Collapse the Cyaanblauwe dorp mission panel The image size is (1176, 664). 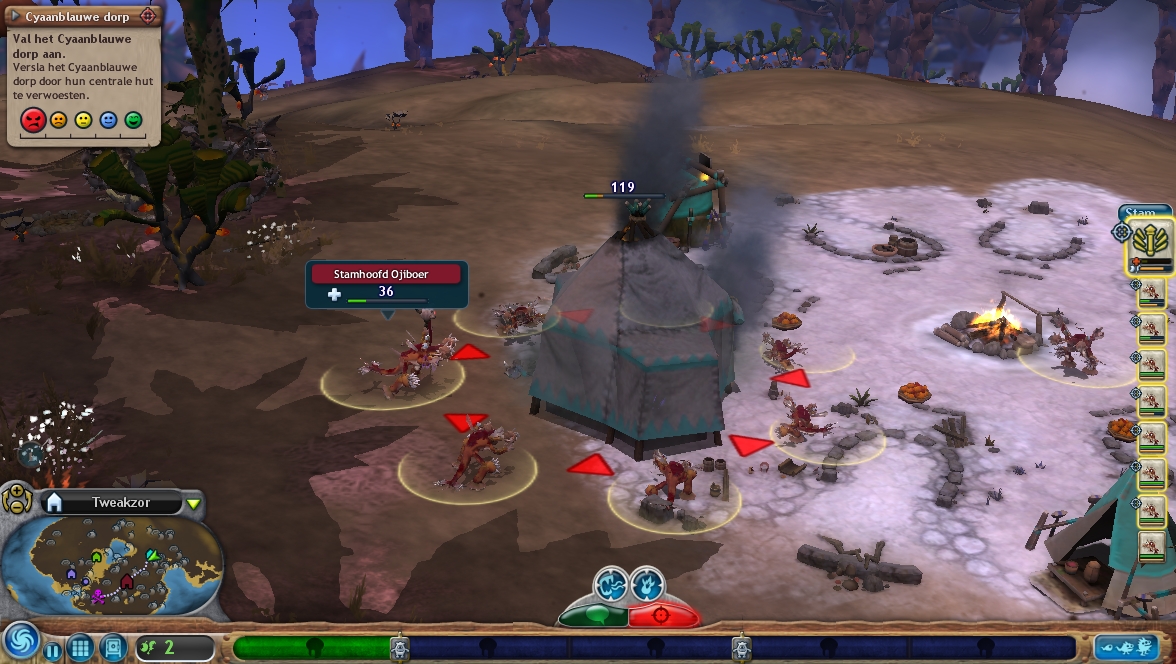(15, 17)
